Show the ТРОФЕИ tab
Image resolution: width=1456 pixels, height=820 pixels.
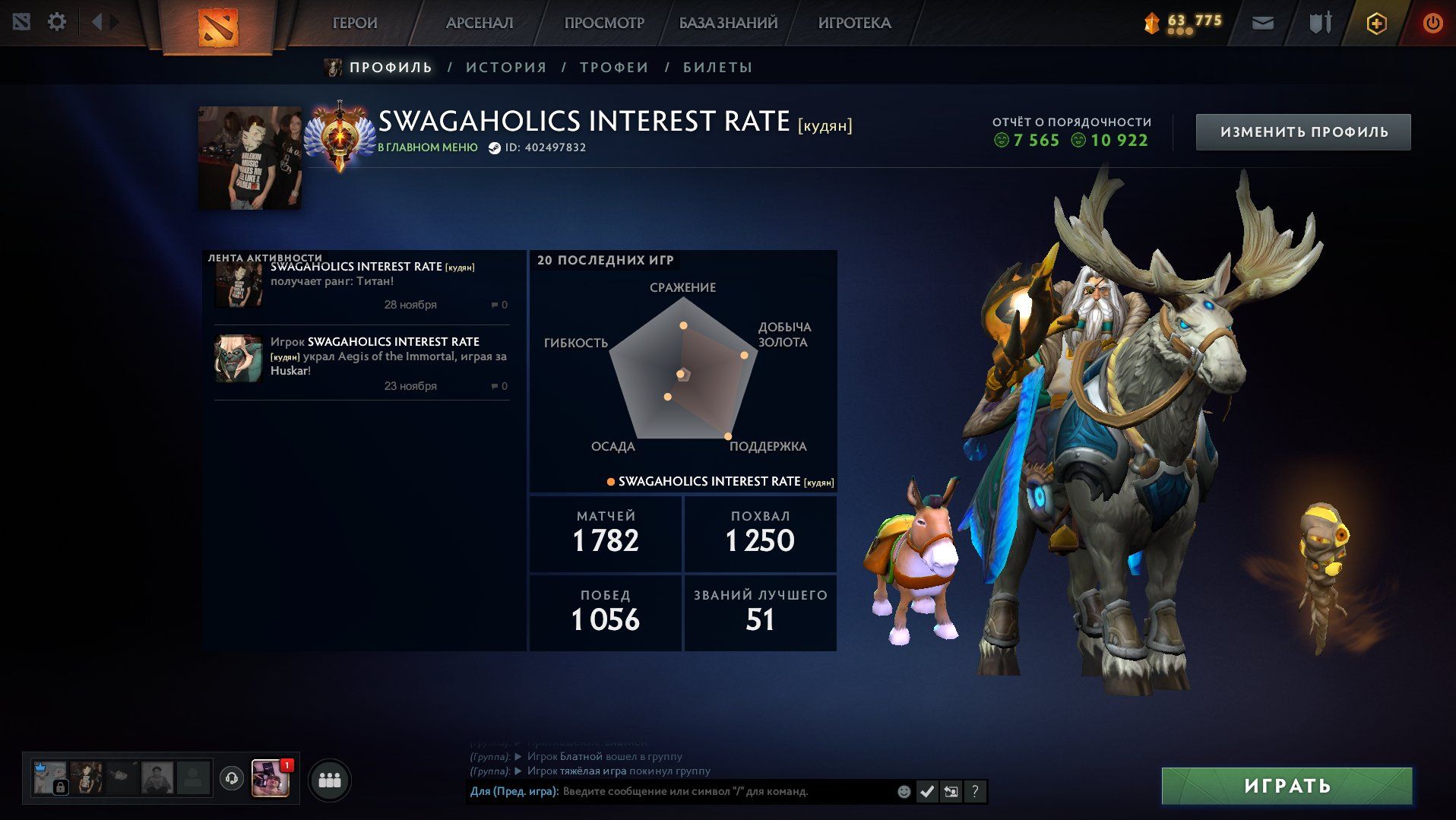pos(614,68)
